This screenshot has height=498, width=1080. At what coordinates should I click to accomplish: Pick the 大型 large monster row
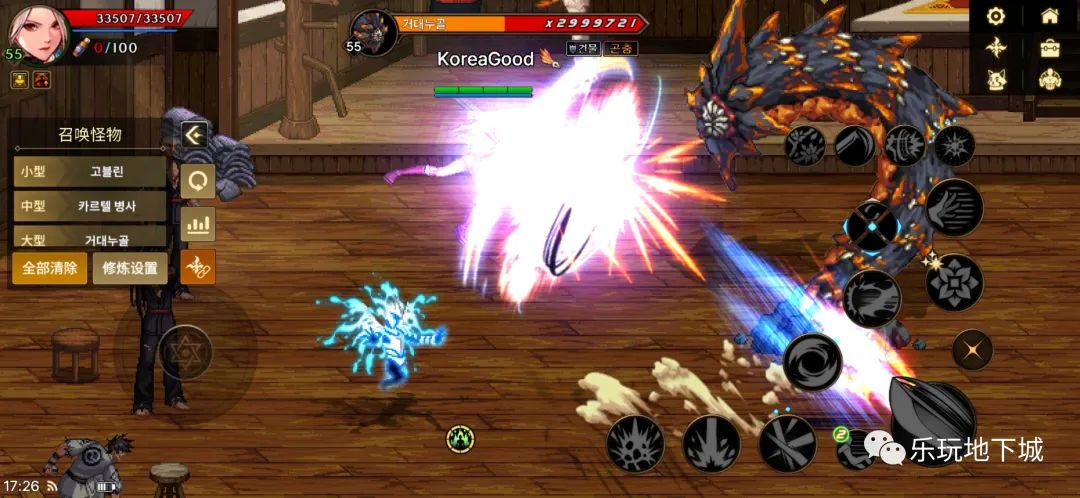90,240
